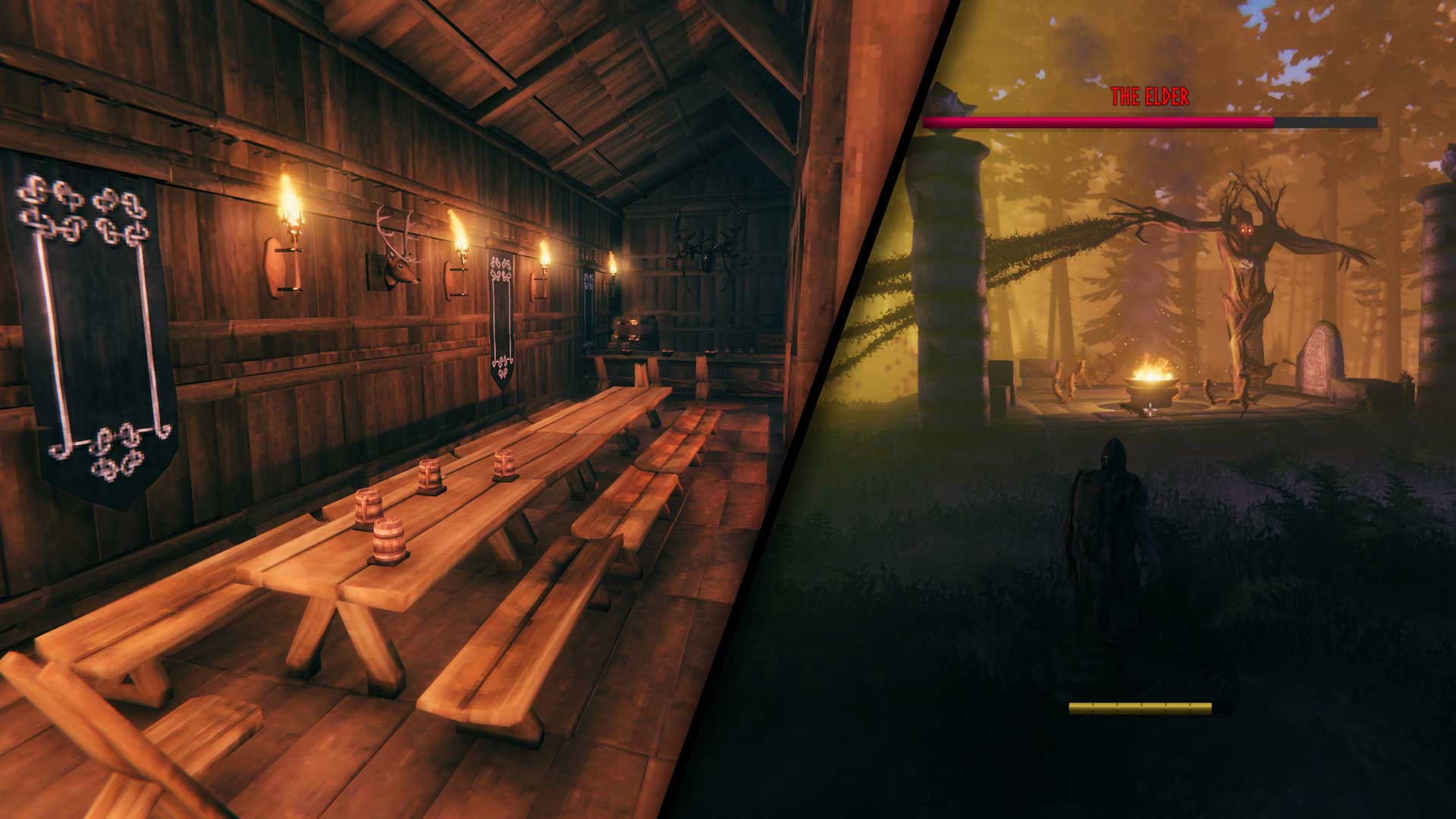The width and height of the screenshot is (1456, 819).
Task: Click the glowing red eyes of The Elder
Action: click(x=1246, y=230)
